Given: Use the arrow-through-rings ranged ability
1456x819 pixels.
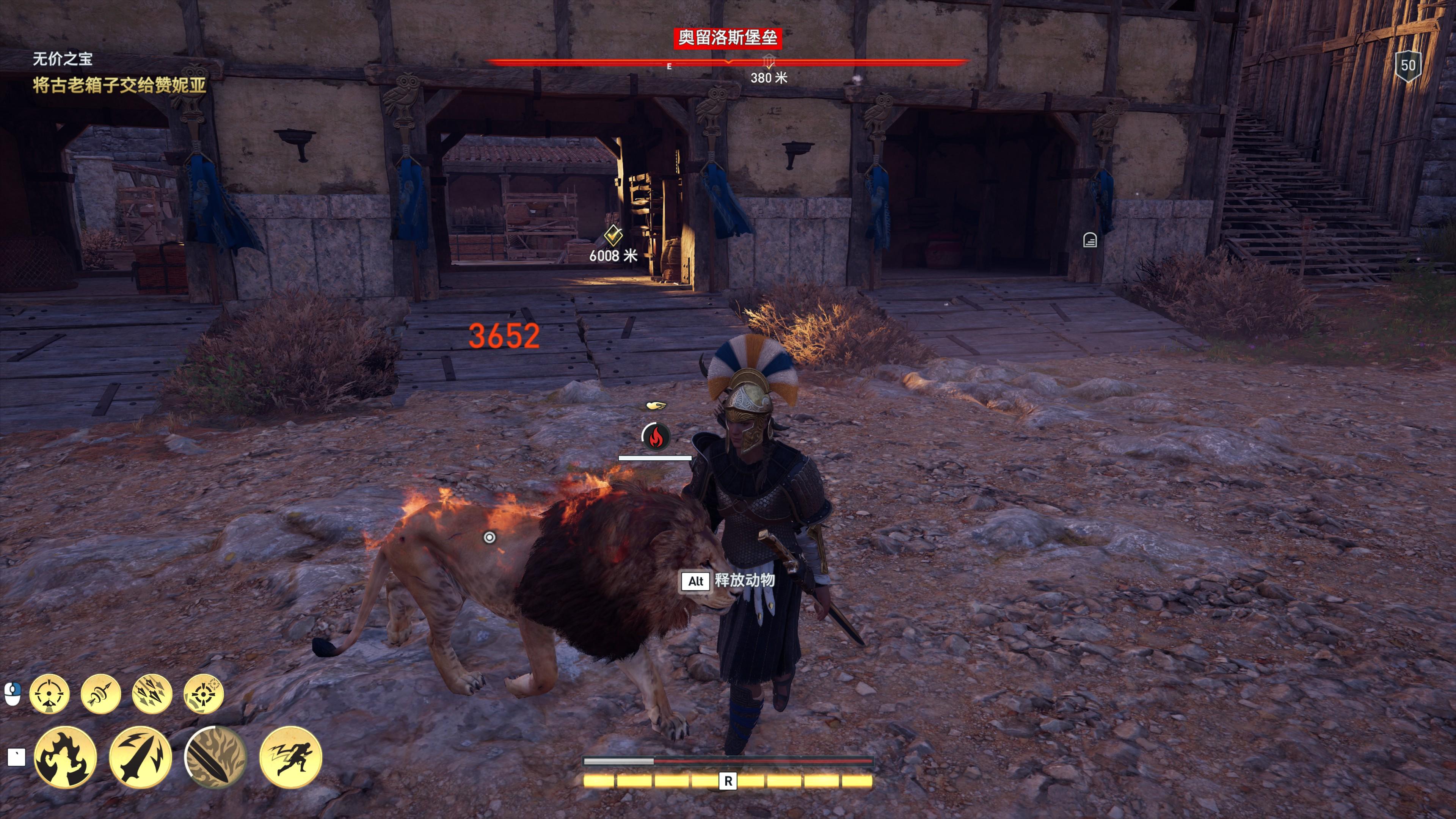Looking at the screenshot, I should (100, 693).
